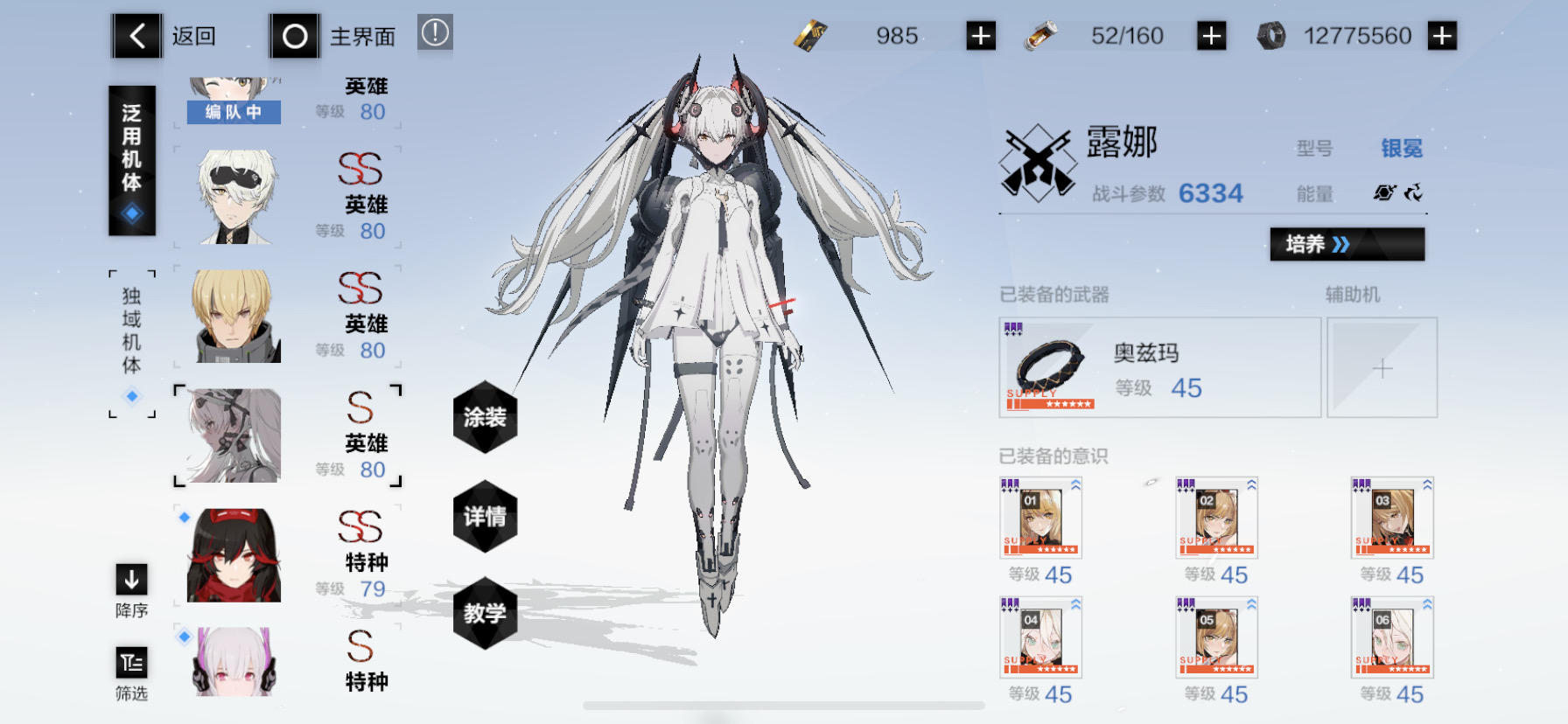Image resolution: width=1568 pixels, height=724 pixels.
Task: Open the main interface via the O icon
Action: [295, 36]
